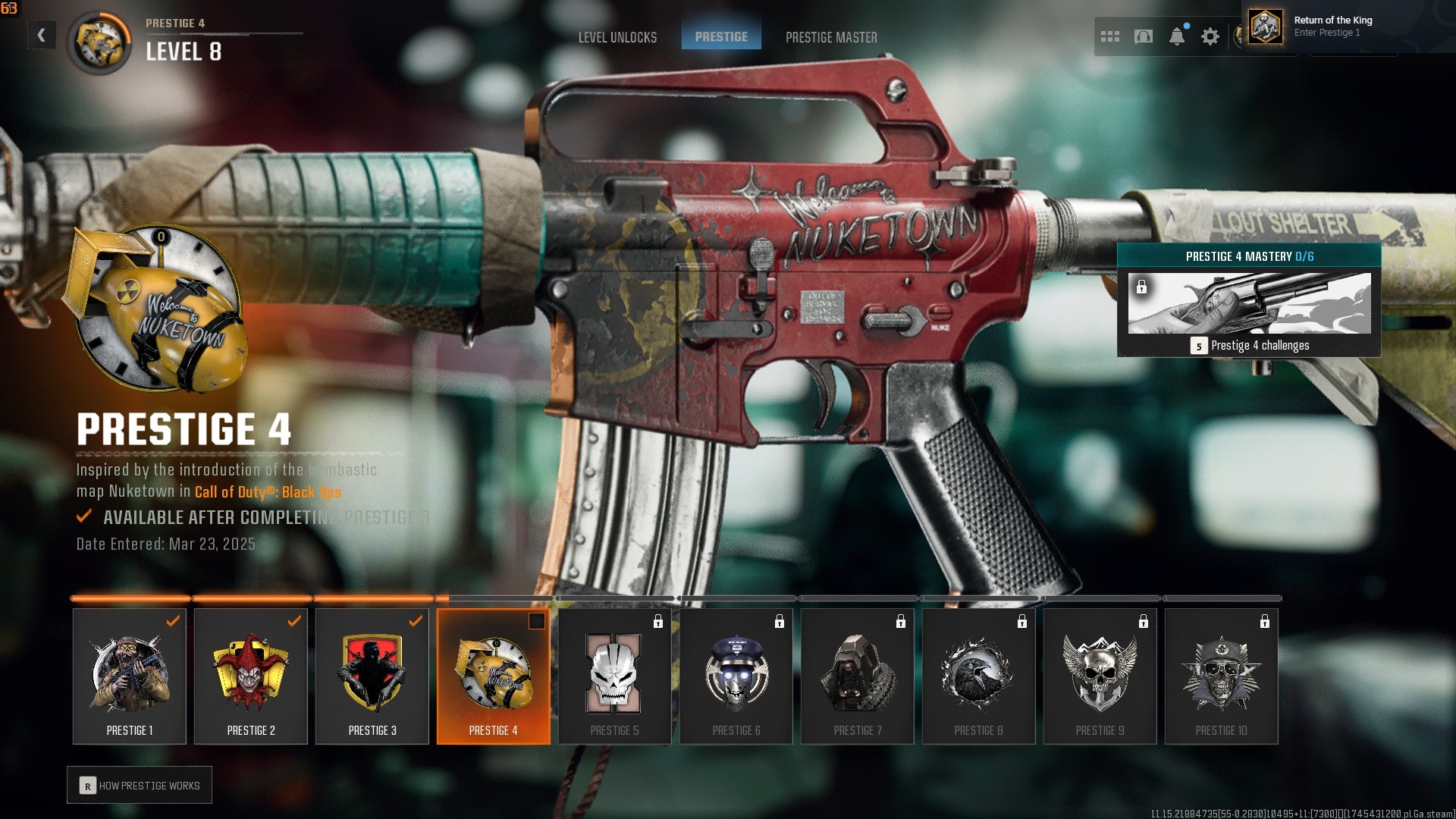Select the Prestige 3 tile
This screenshot has height=819, width=1456.
(372, 676)
